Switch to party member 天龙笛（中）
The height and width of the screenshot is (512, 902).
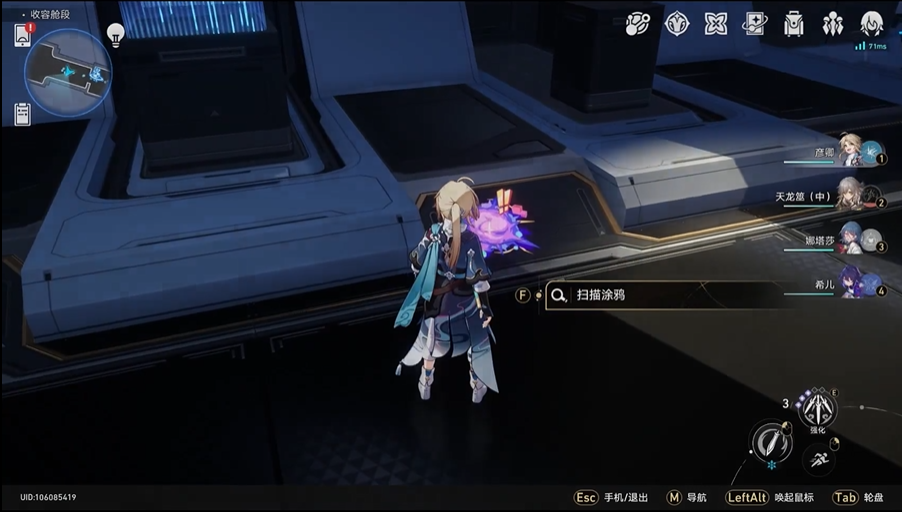[852, 192]
